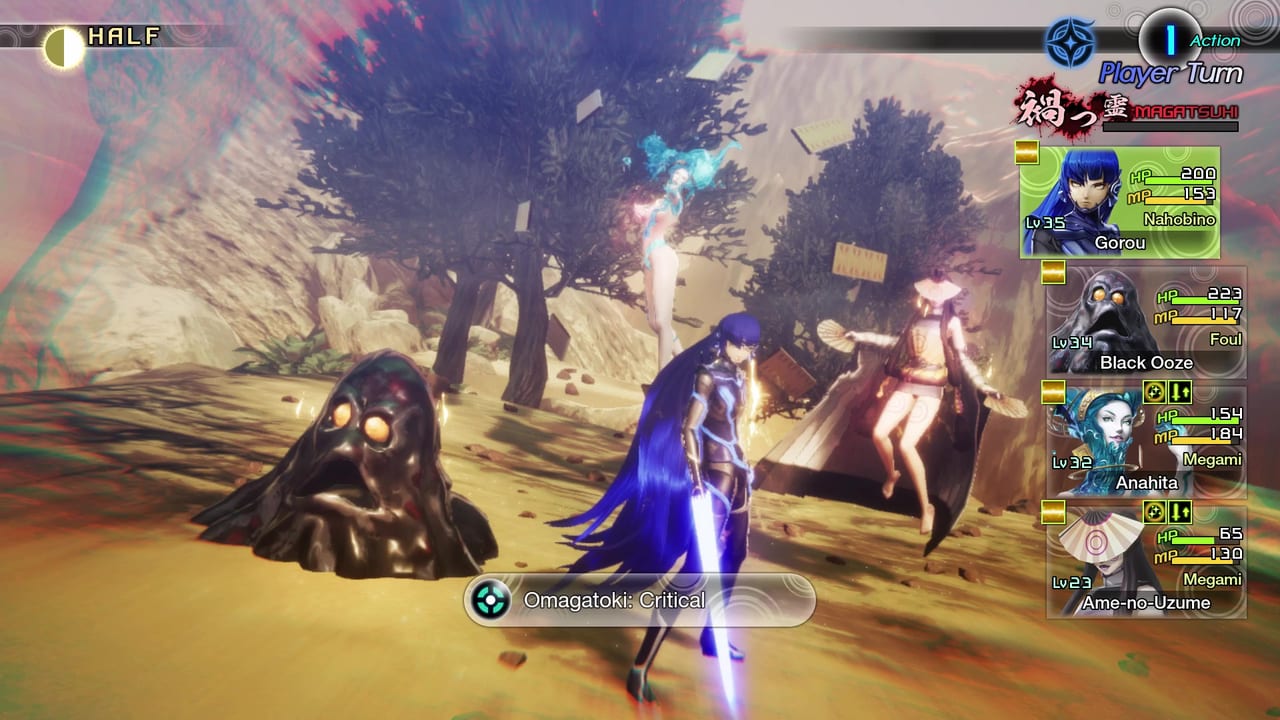
Task: Click the Omagatoki: Critical skill banner
Action: (x=640, y=600)
